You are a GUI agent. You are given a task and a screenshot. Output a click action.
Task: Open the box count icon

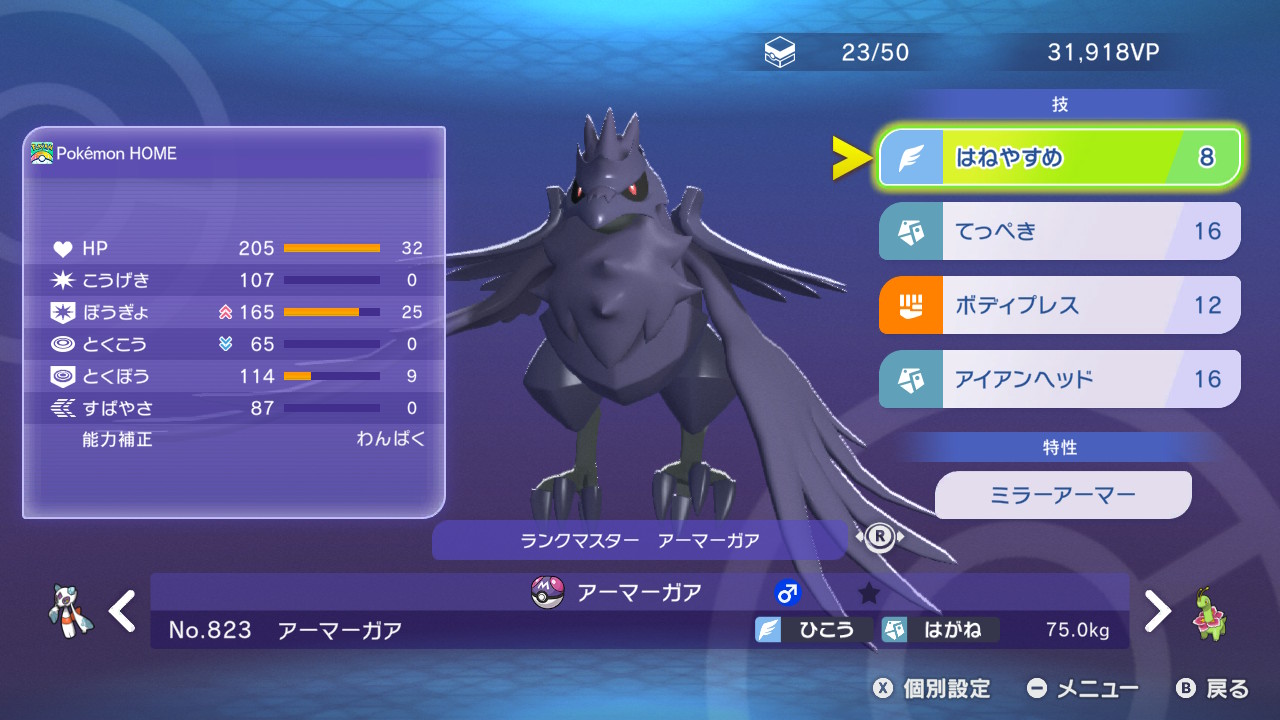pyautogui.click(x=780, y=53)
